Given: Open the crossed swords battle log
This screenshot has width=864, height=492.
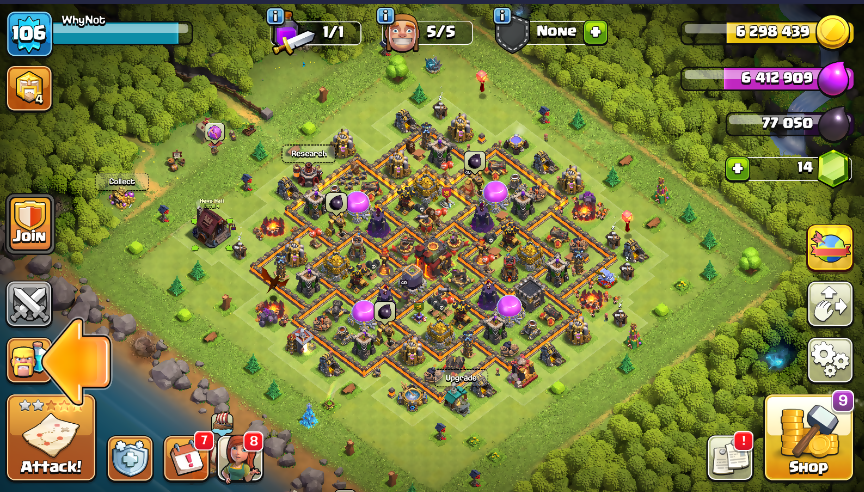Looking at the screenshot, I should click(30, 303).
